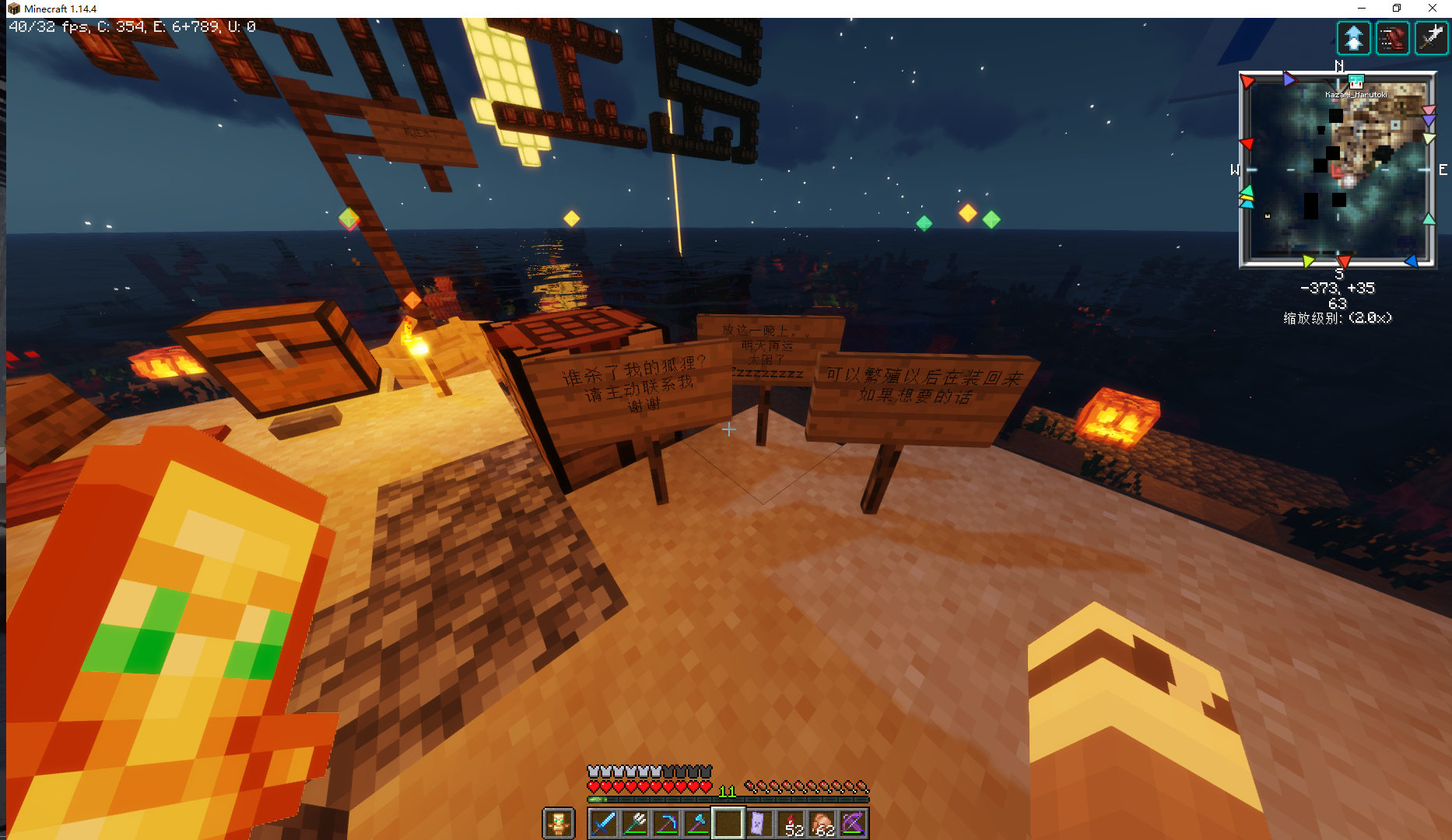
Task: Open the minimap in the corner
Action: click(1338, 170)
